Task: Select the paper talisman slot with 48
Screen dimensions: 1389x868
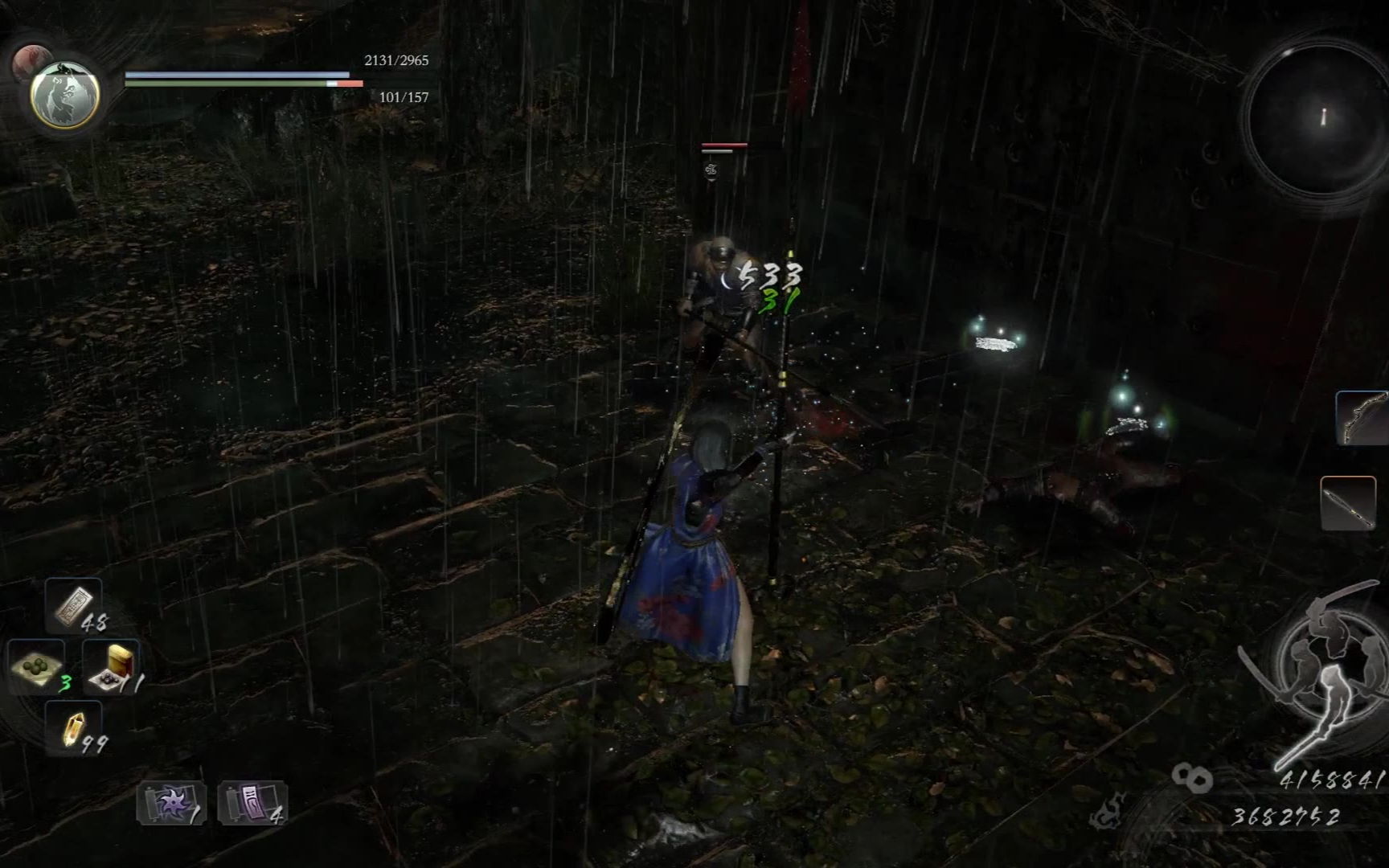Action: click(x=74, y=605)
